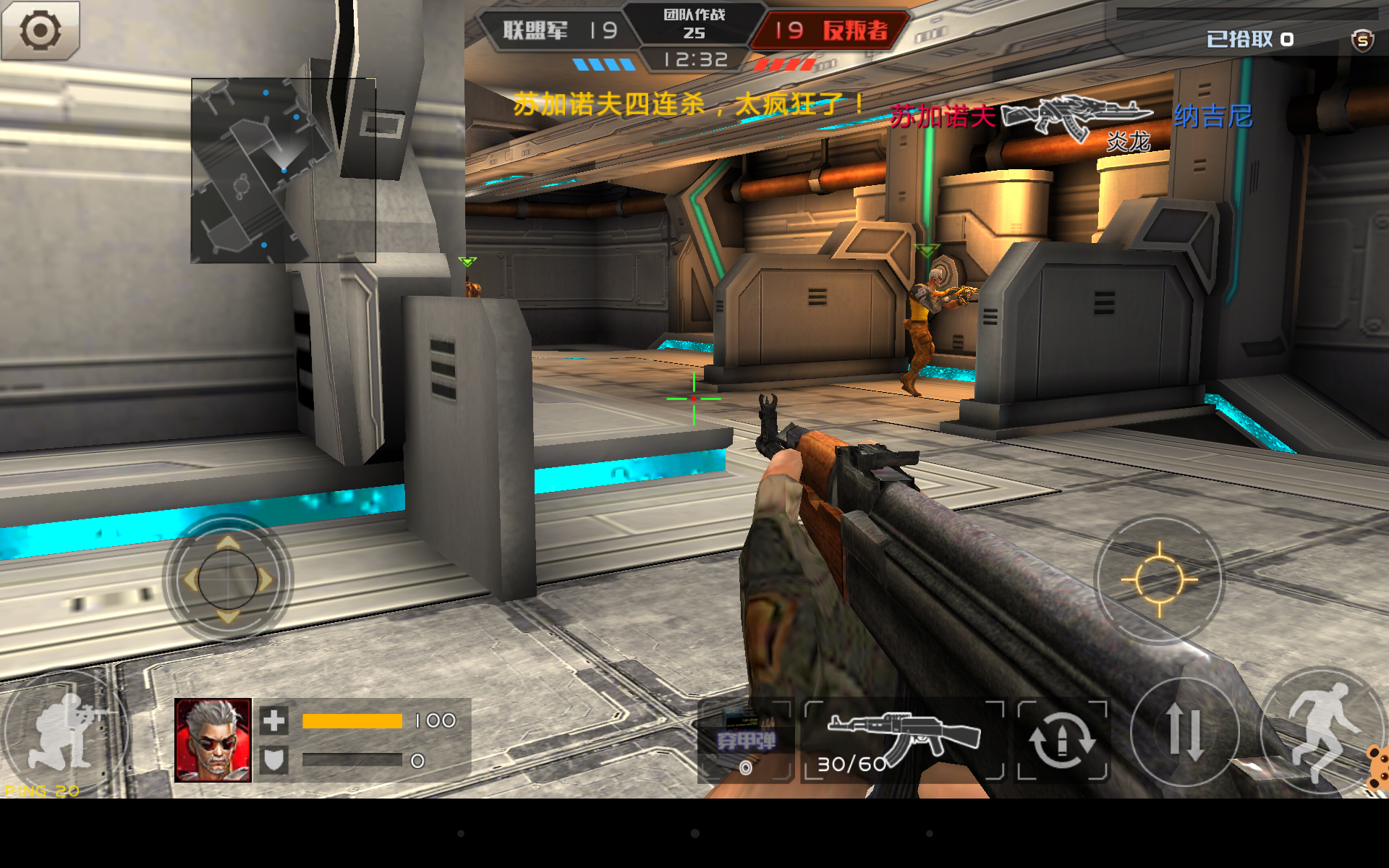Viewport: 1389px width, 868px height.
Task: Toggle the crouch stance button
Action: coord(64,731)
